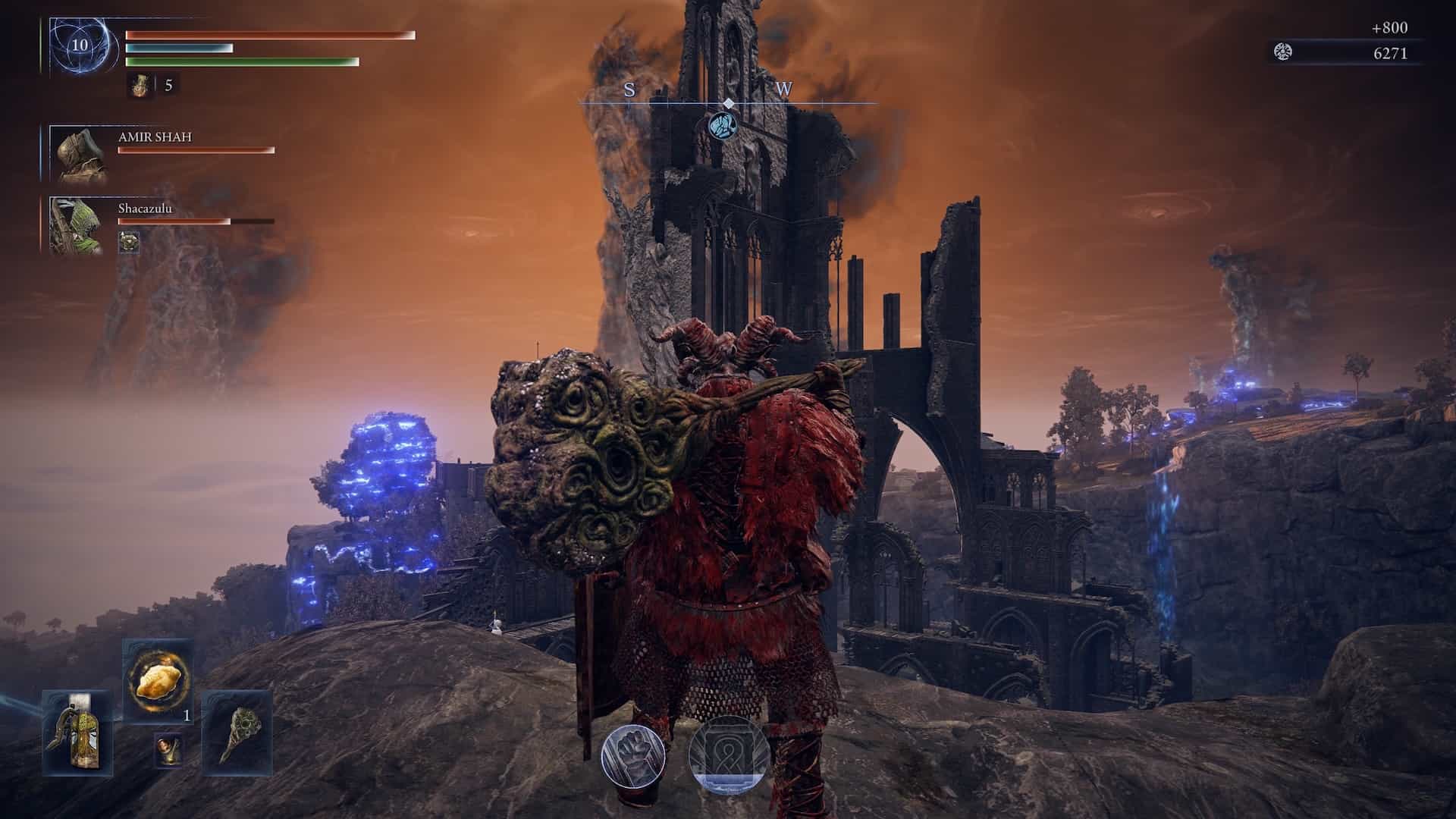Select the left-hand shield equipment slot
Screen dimensions: 1456x819
78,732
